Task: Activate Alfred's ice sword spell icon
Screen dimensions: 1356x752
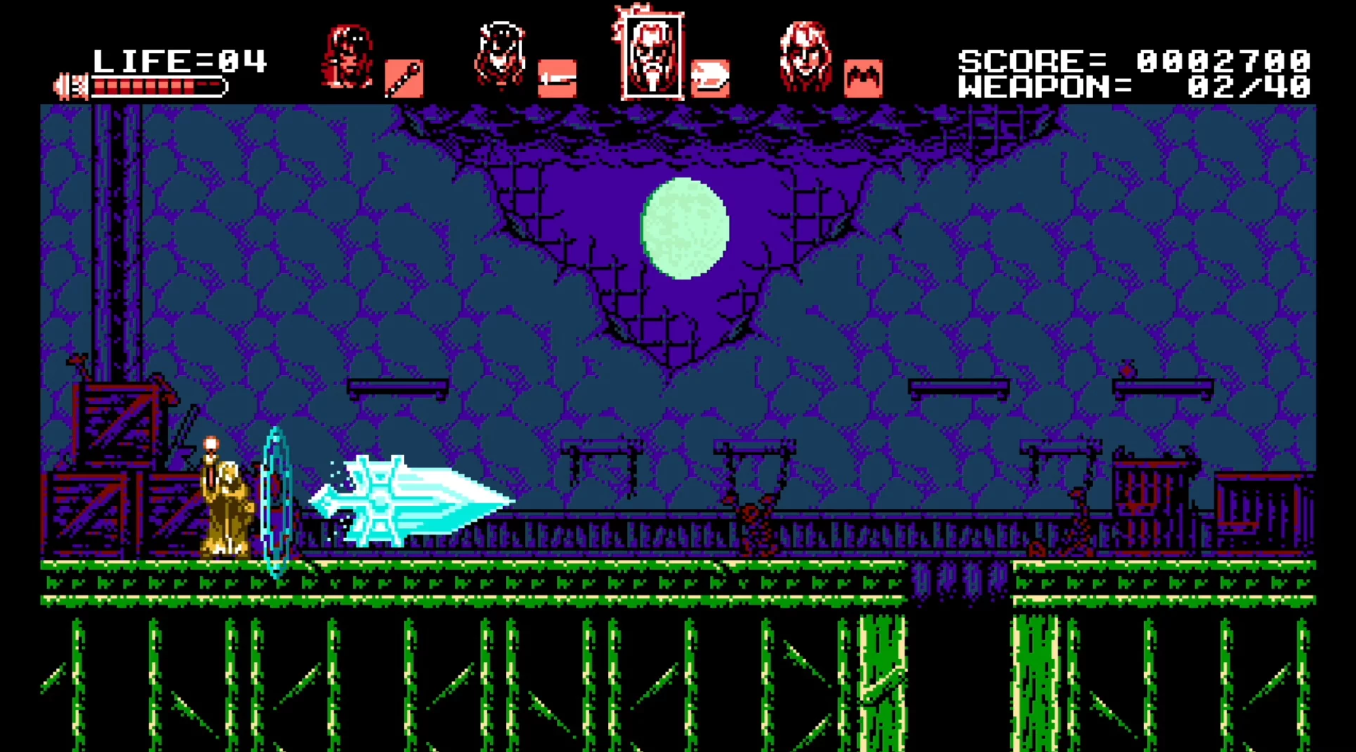Action: coord(710,78)
